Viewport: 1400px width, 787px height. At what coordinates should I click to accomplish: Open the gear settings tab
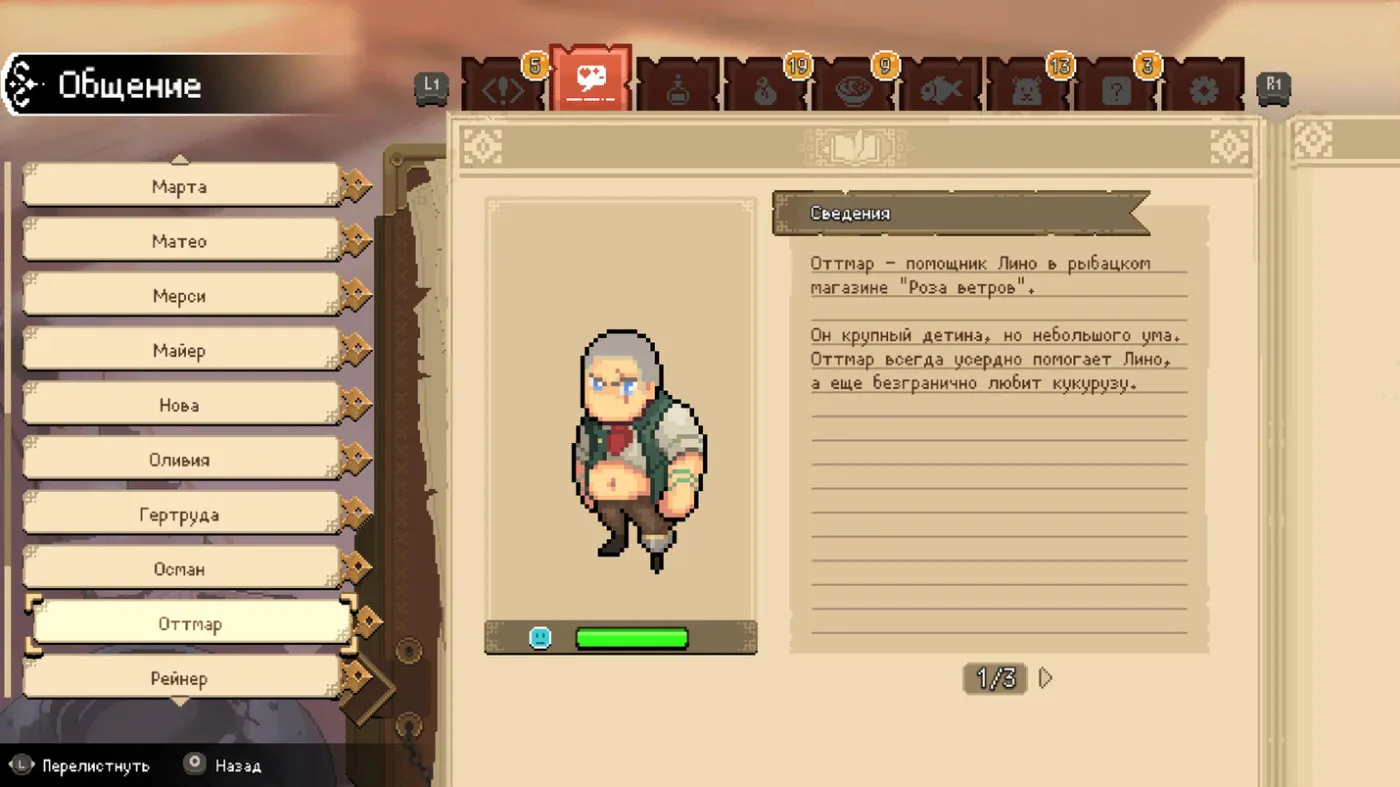point(1203,90)
